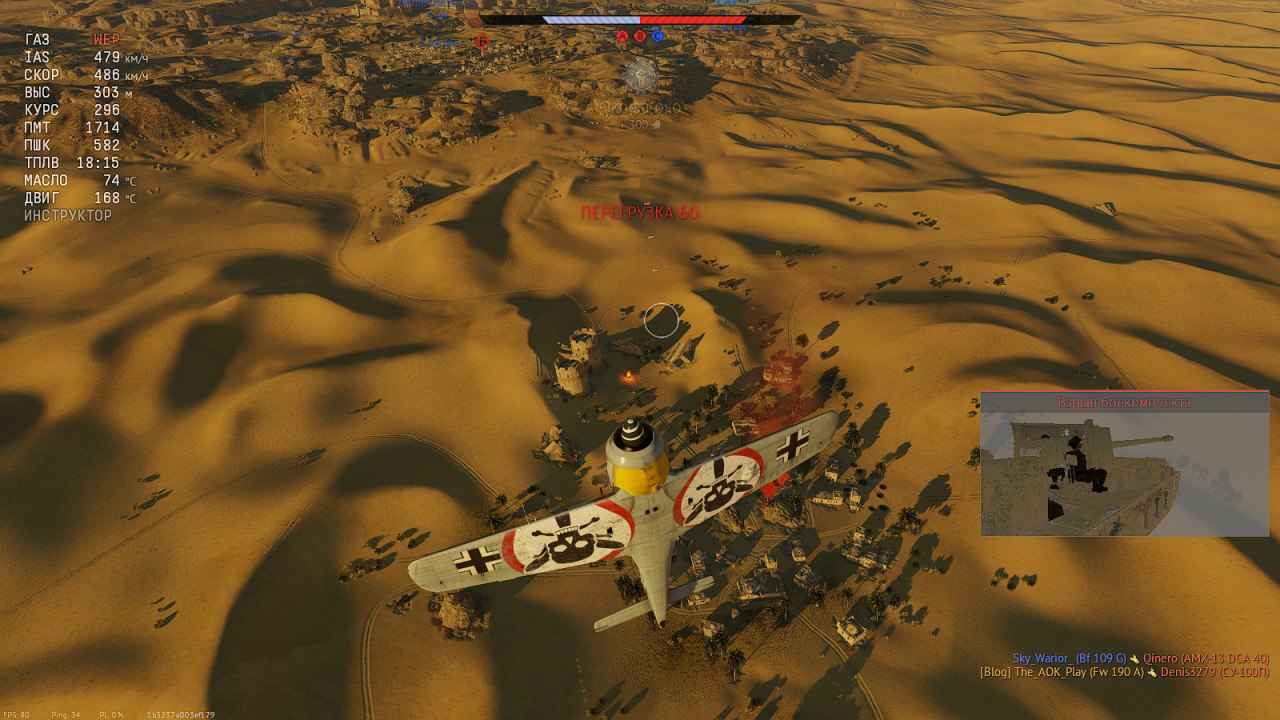Click the gear-shaped award medal icon

tap(640, 74)
